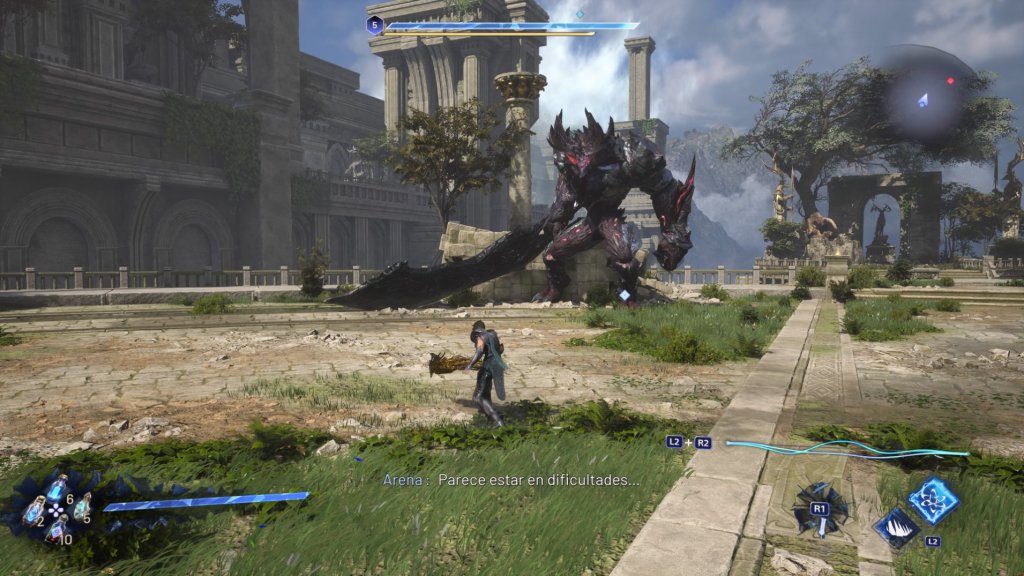The width and height of the screenshot is (1024, 576).
Task: Use the blue potion with count 6
Action: point(57,489)
